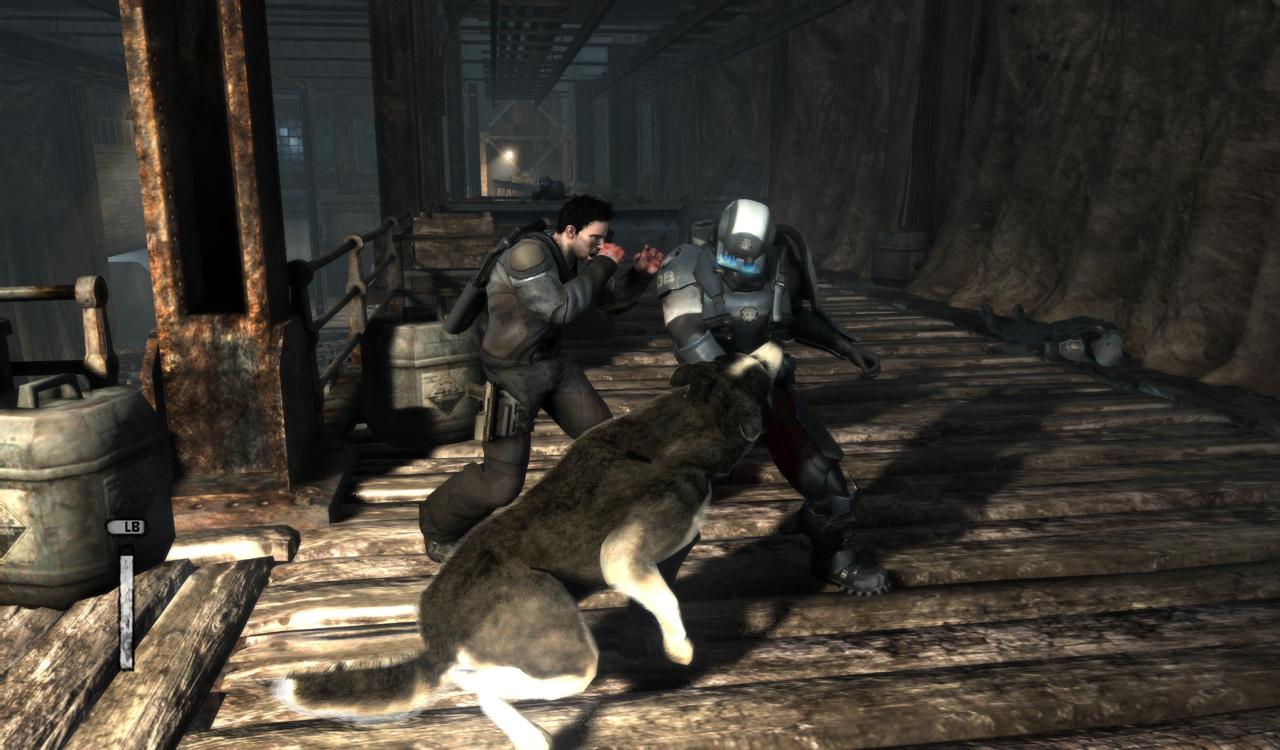Click the debris pile on the right walkway
Image resolution: width=1280 pixels, height=750 pixels.
(1060, 330)
